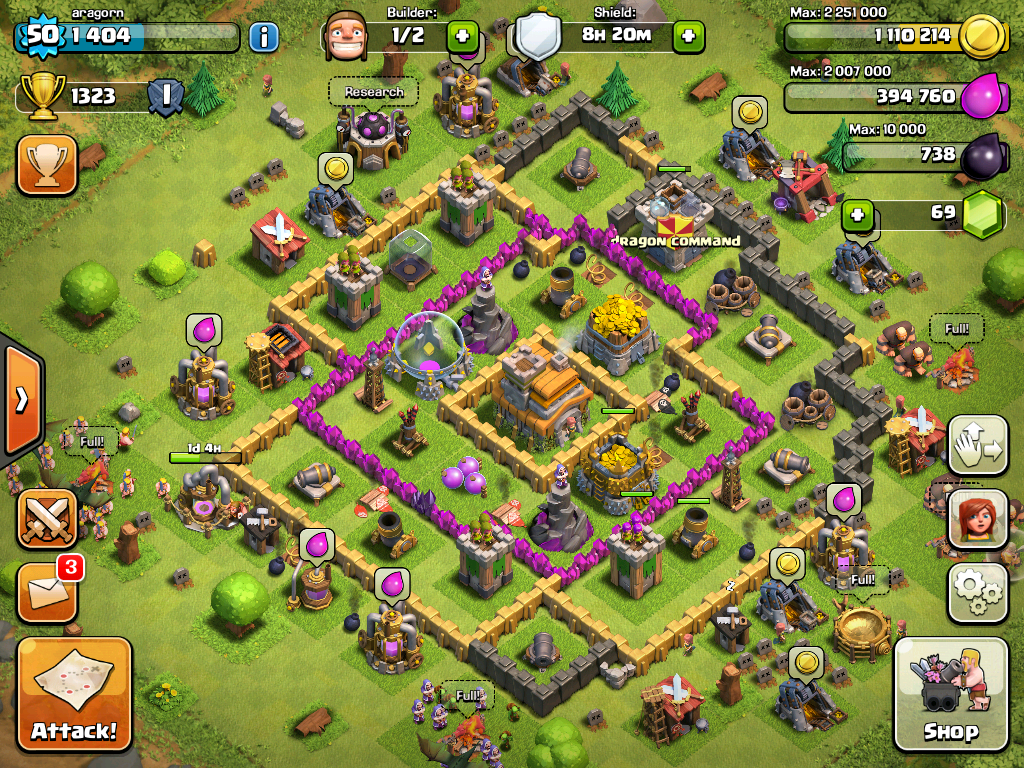Extend shield using its green plus button
Viewport: 1024px width, 768px height.
point(688,37)
